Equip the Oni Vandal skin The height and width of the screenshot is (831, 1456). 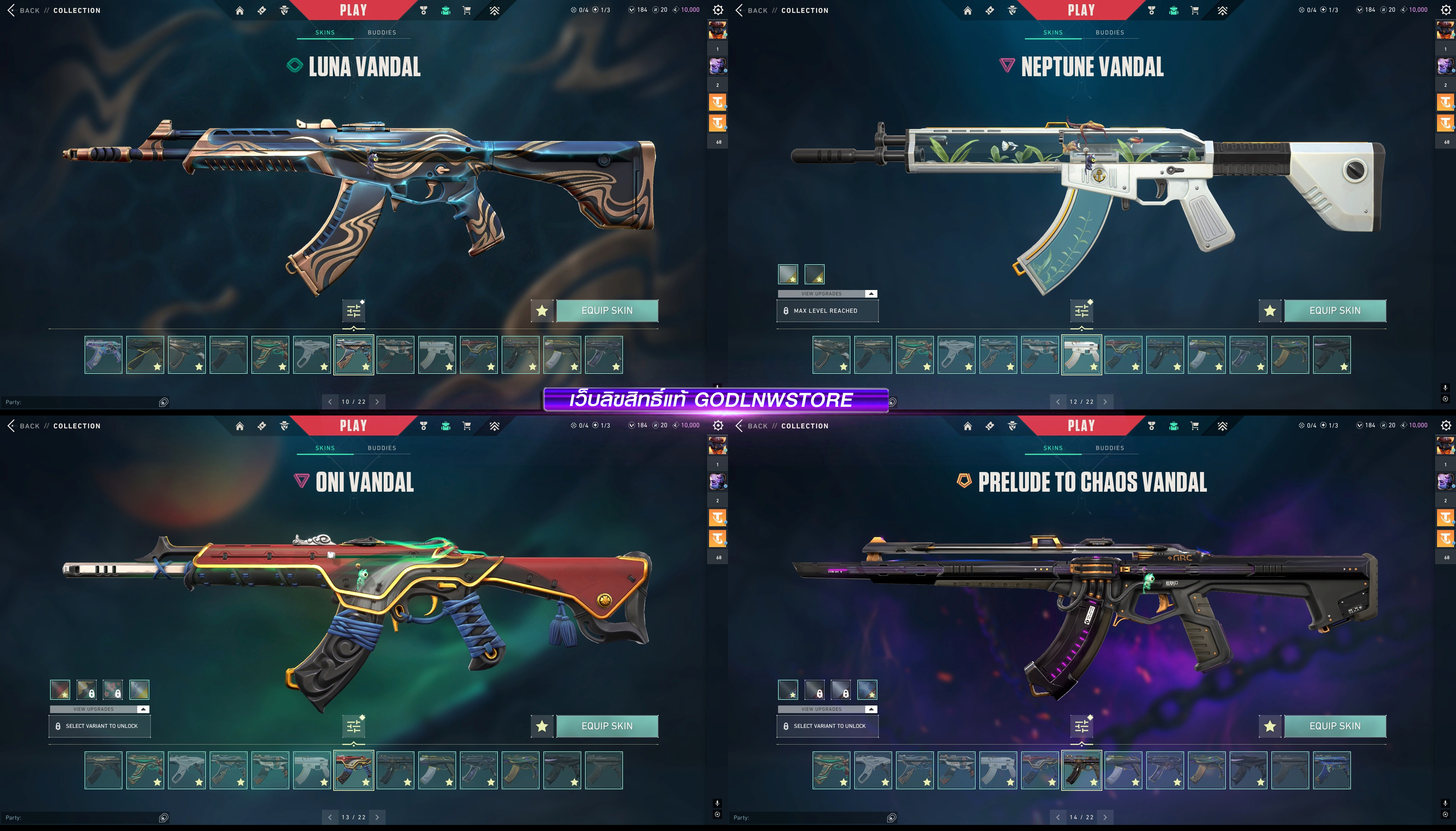607,726
